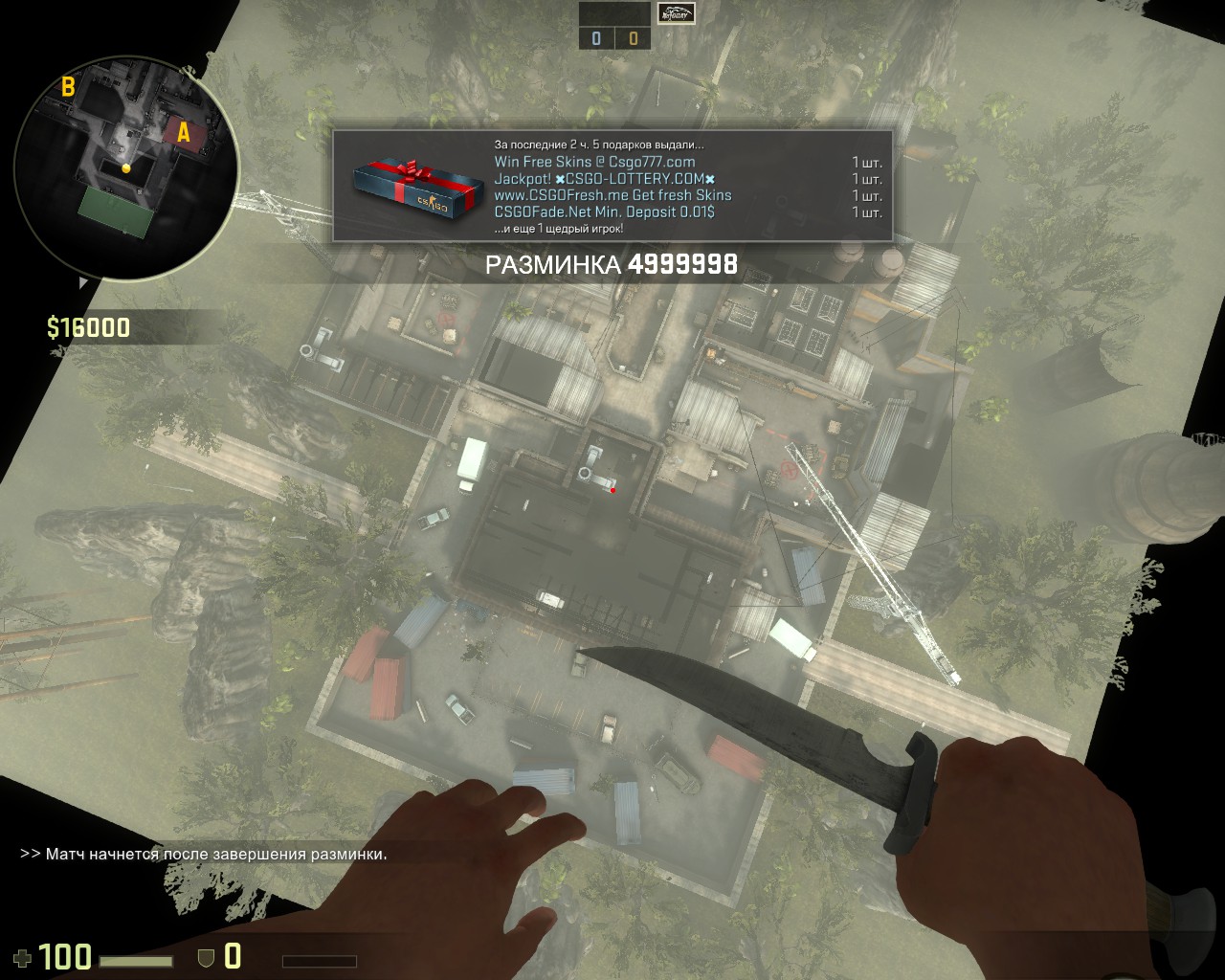Select bomb site B marker on radar
1225x980 pixels.
(x=68, y=87)
